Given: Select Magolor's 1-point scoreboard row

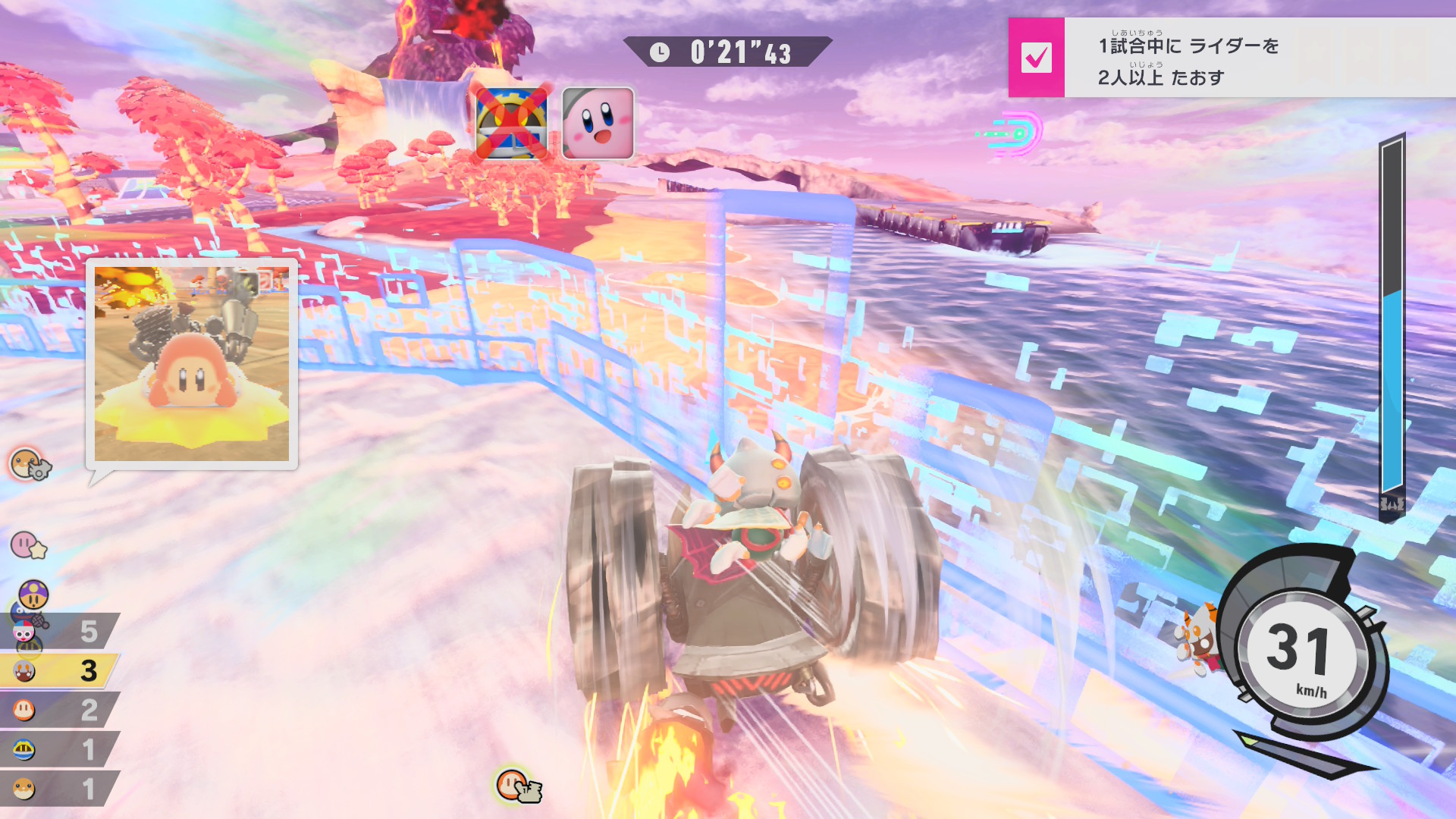Looking at the screenshot, I should click(x=59, y=750).
